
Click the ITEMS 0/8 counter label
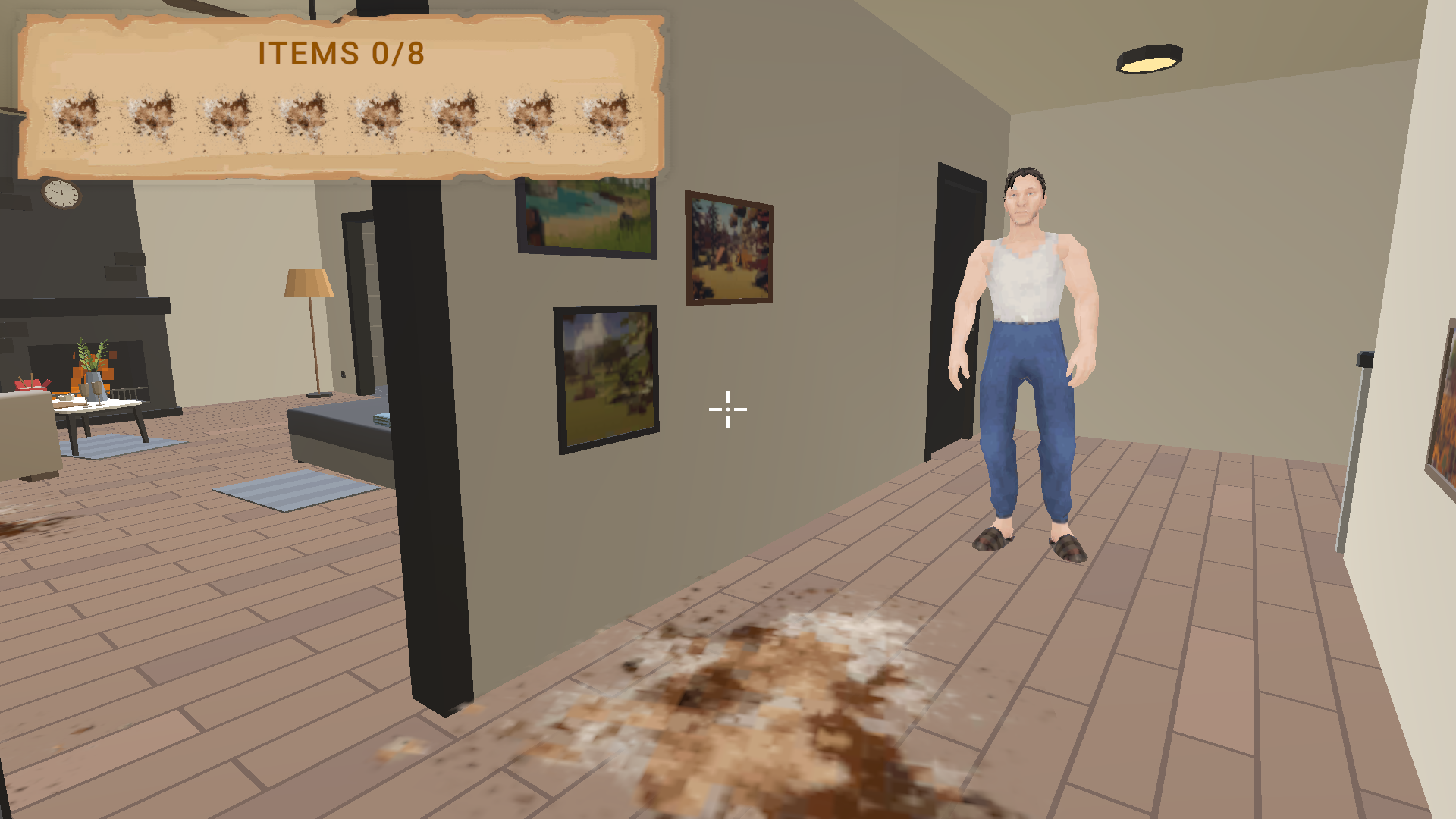point(340,53)
